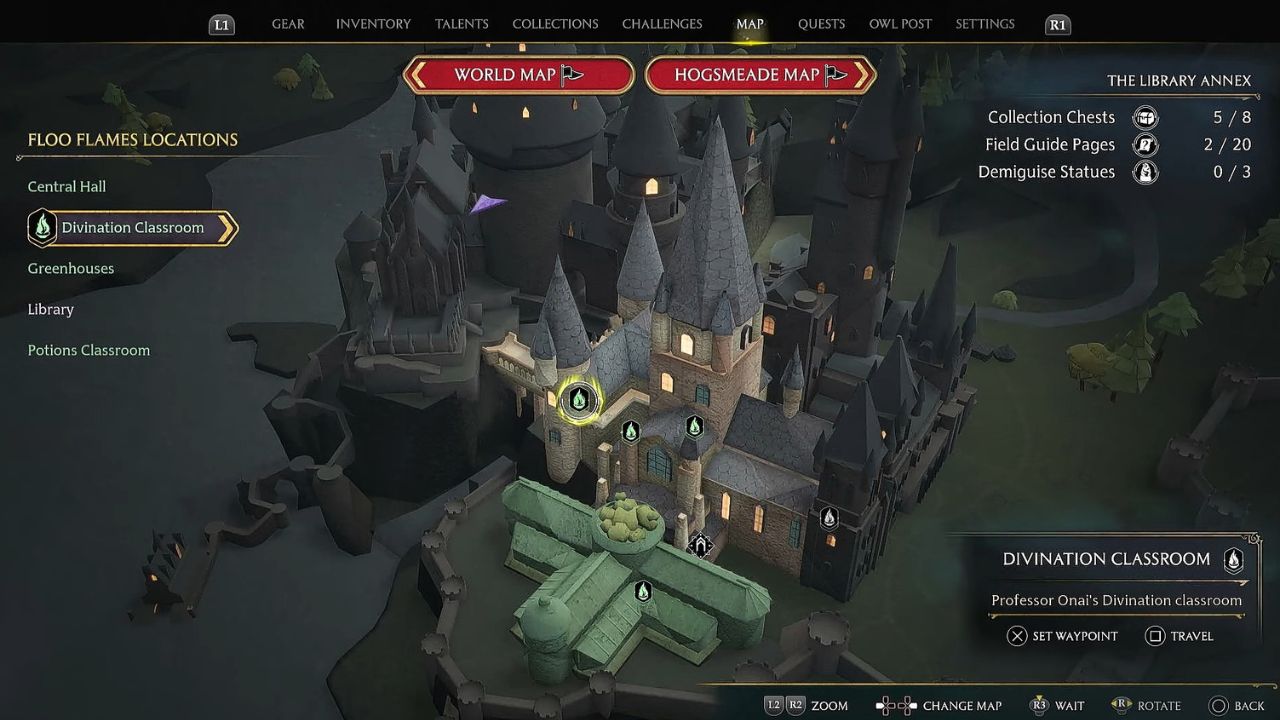Select the Map tab
1280x720 pixels.
tap(749, 24)
